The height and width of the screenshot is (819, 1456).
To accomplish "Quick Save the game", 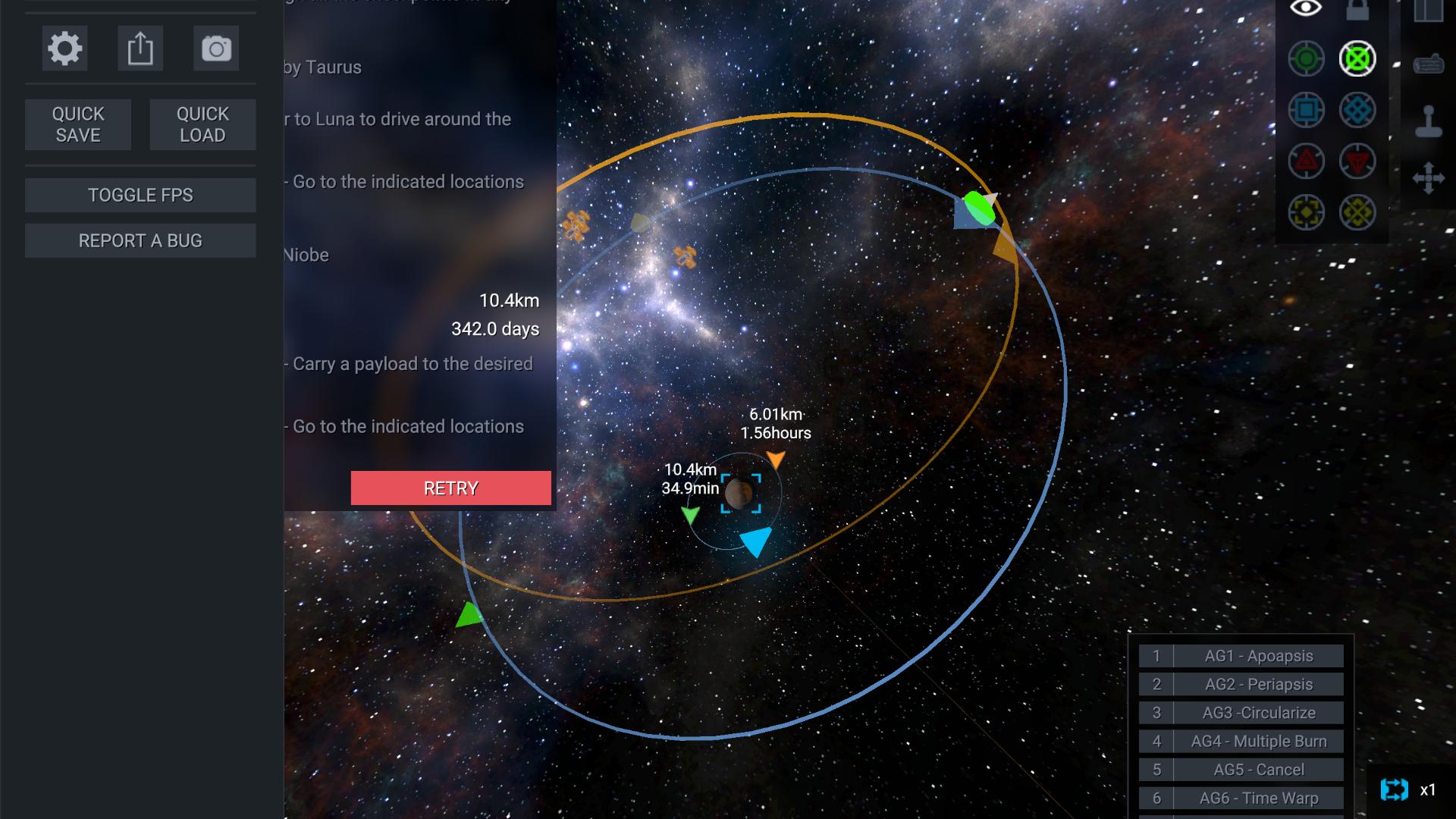I will [x=78, y=124].
